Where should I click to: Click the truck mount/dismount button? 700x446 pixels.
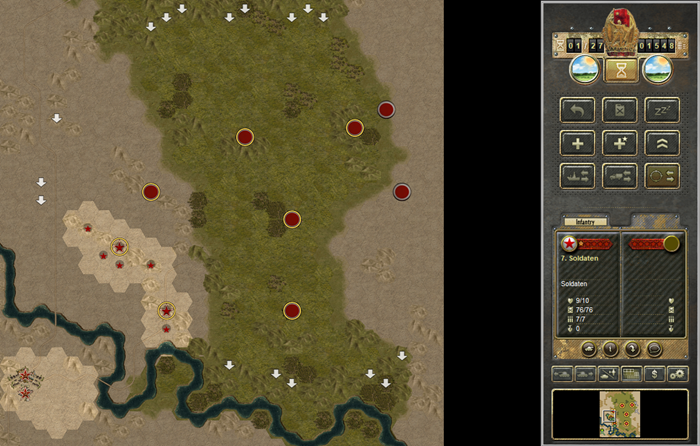(620, 176)
